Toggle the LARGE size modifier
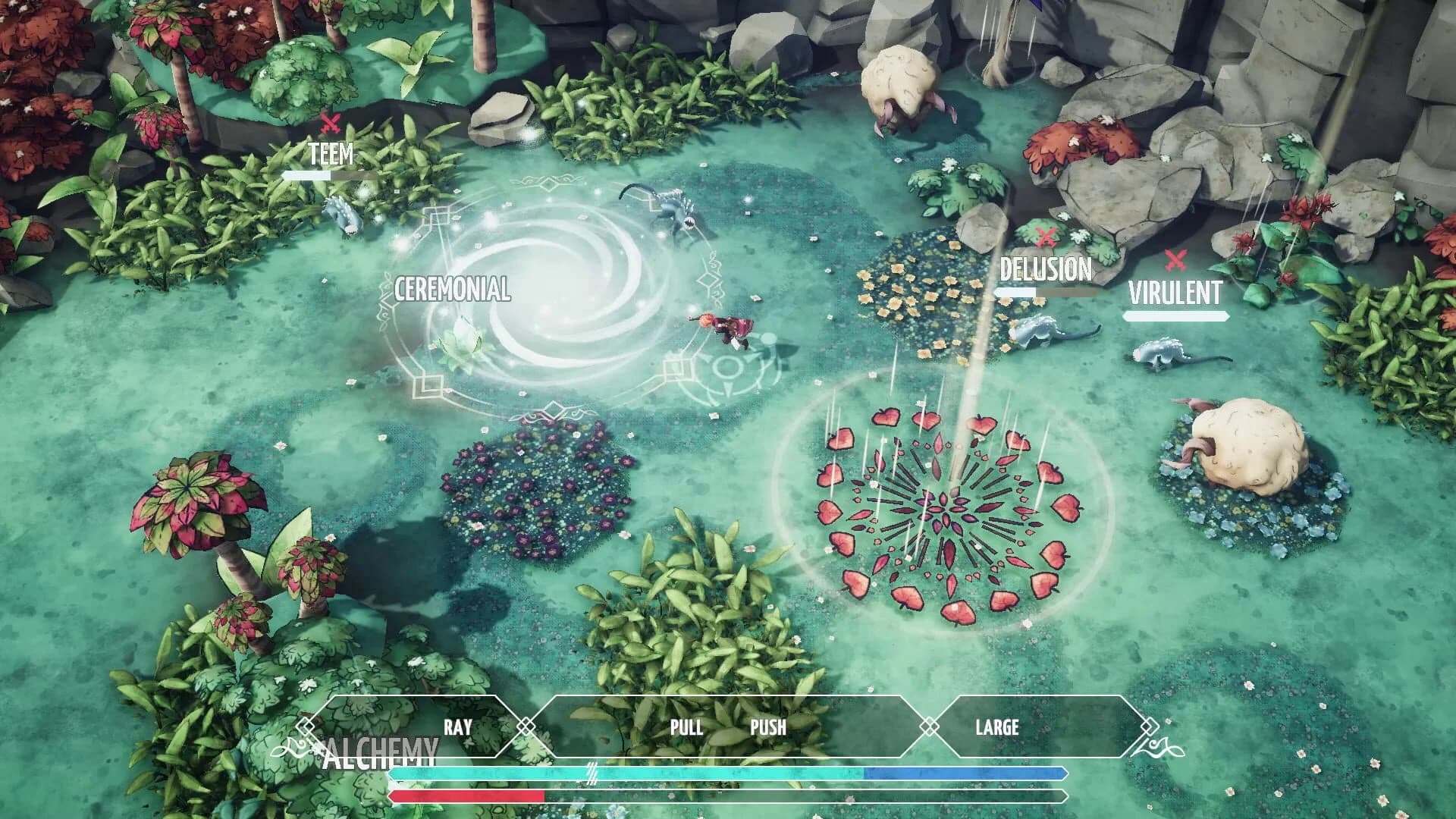The image size is (1456, 819). [998, 728]
